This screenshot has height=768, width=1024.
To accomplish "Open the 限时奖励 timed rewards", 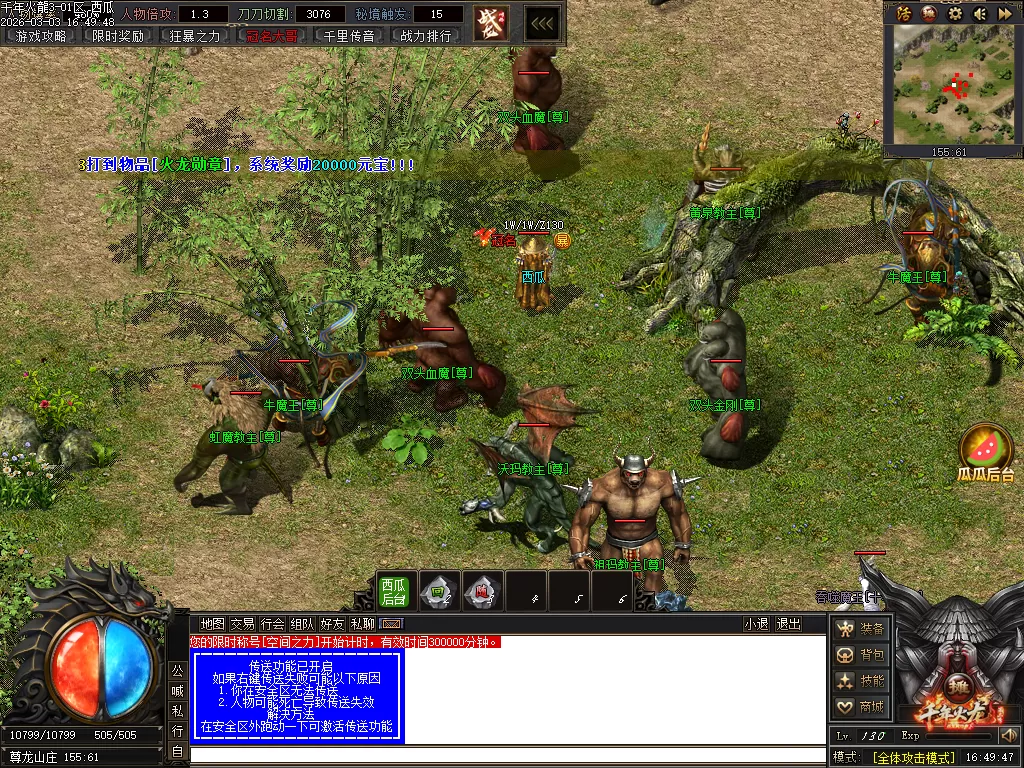I will click(x=118, y=36).
